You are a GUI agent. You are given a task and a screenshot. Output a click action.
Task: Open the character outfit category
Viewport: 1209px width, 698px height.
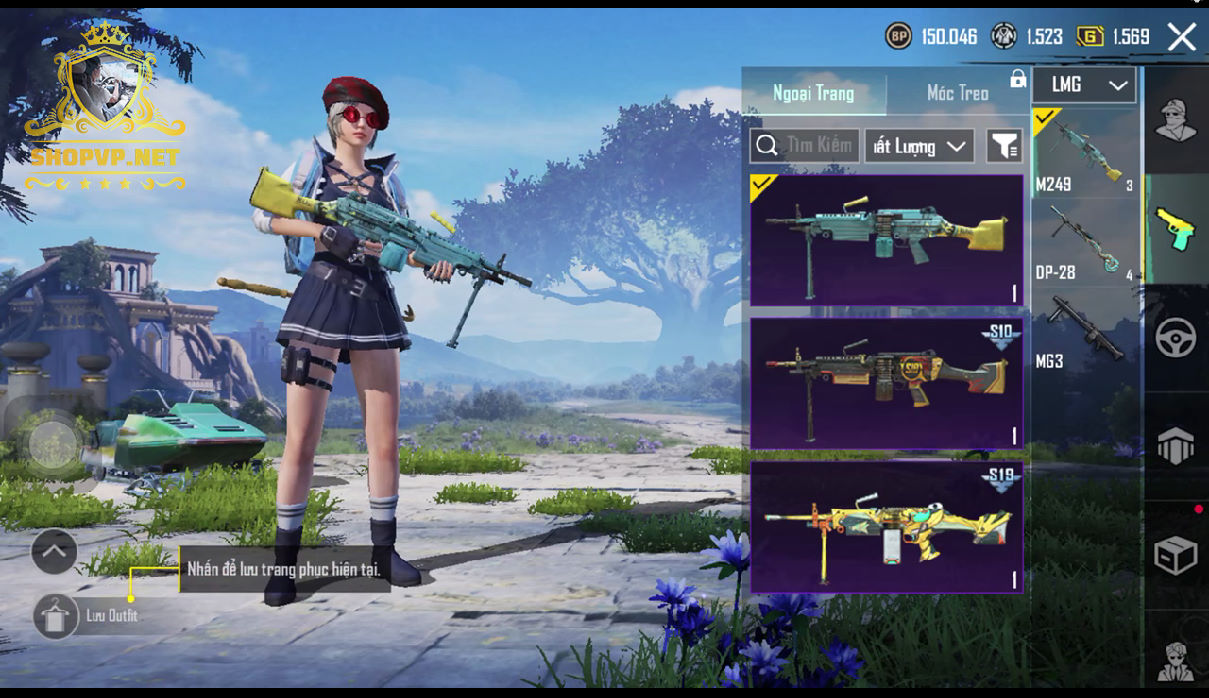(x=1176, y=120)
